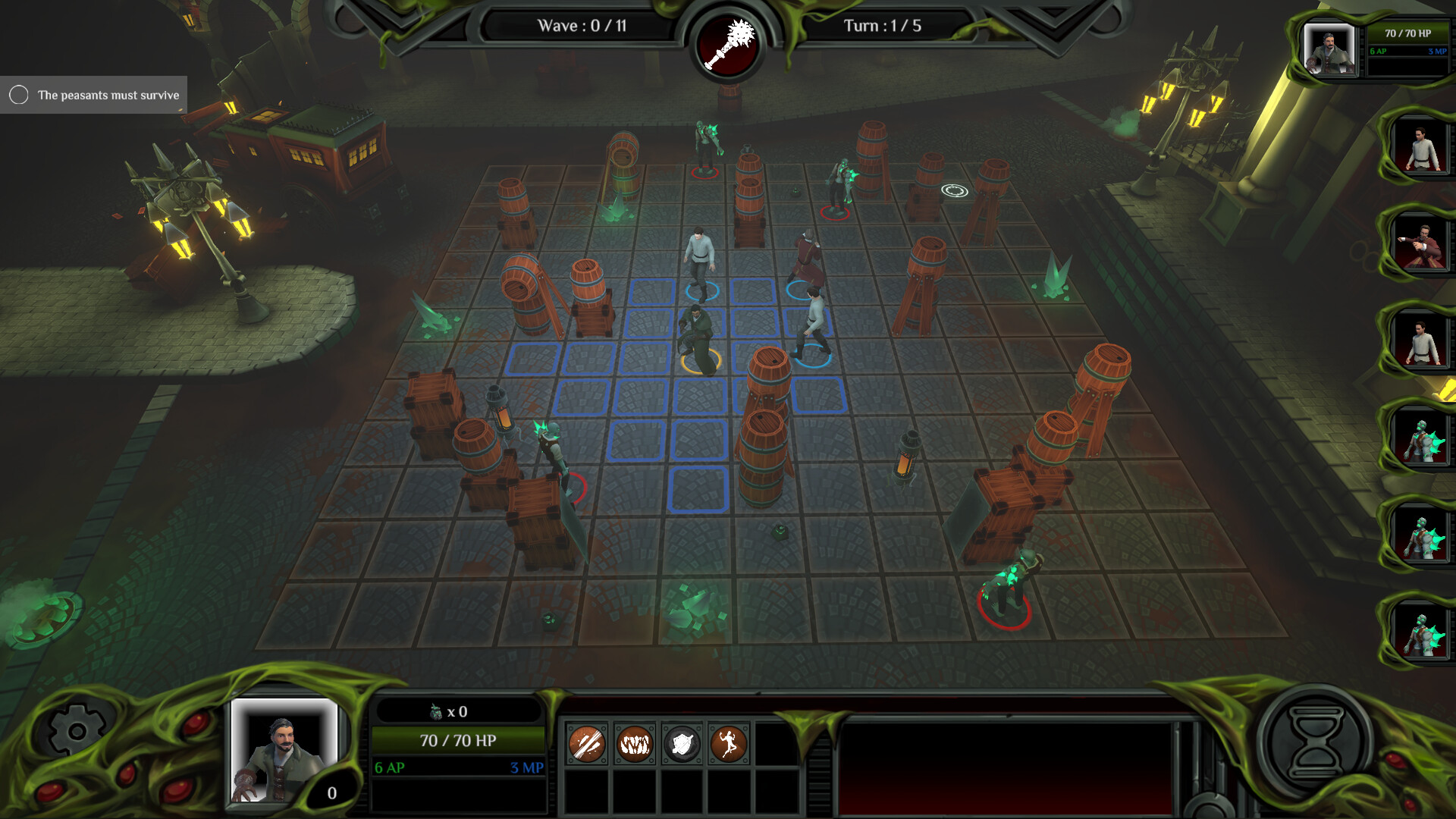The image size is (1456, 819).
Task: Check the peasants must survive objective circle
Action: (18, 95)
